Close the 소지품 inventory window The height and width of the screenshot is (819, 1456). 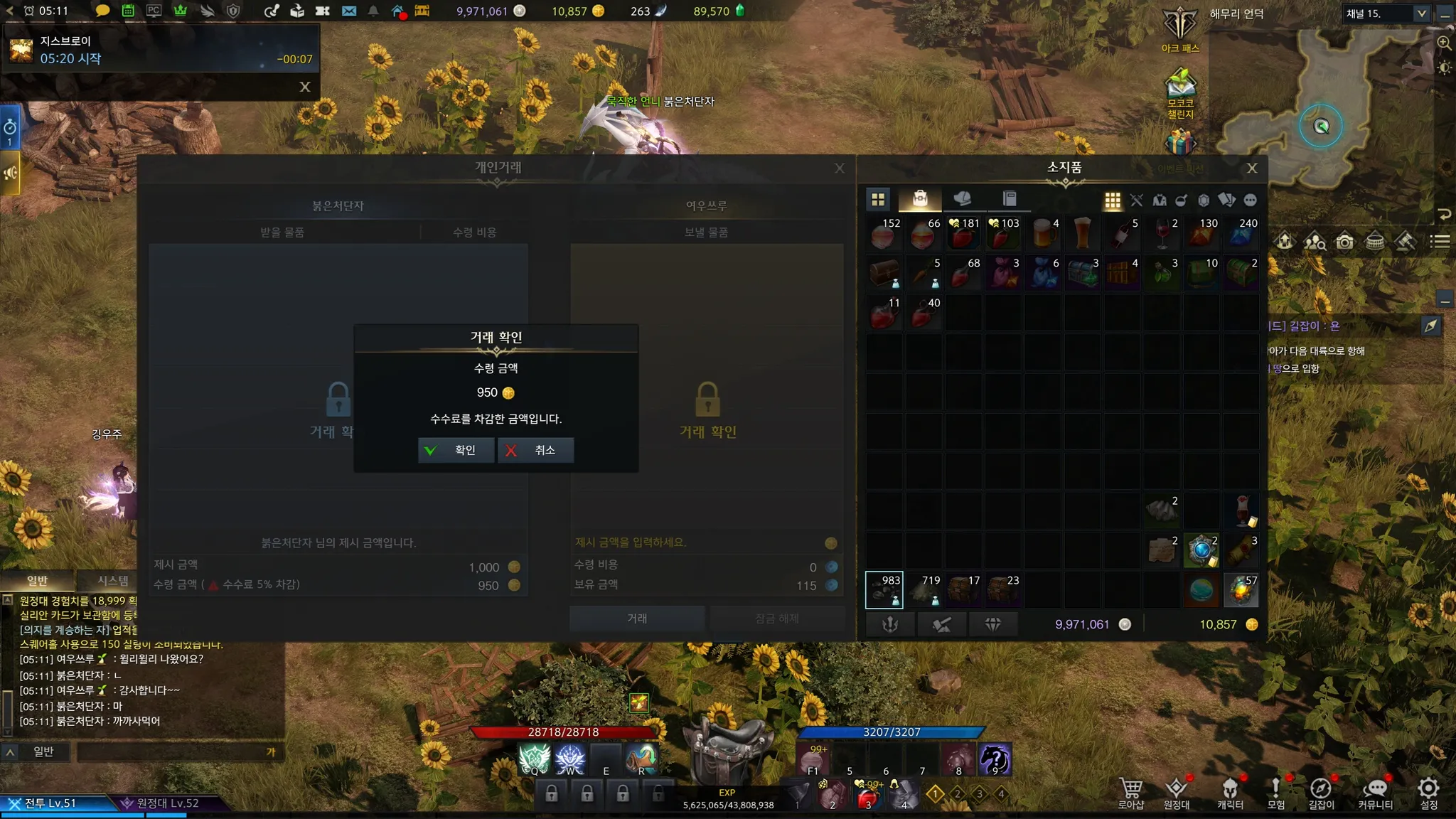[1252, 168]
